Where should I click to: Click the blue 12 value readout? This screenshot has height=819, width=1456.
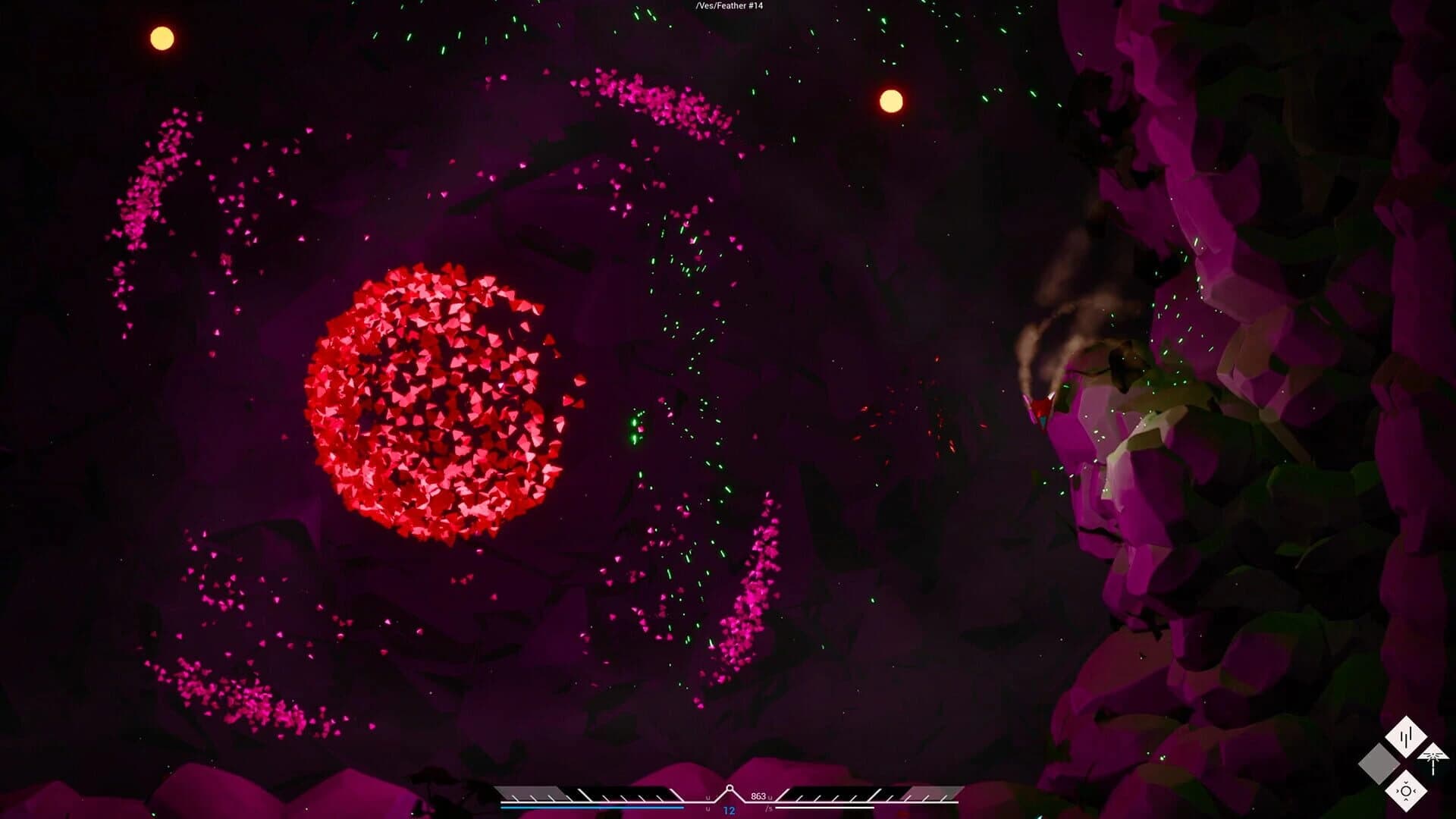[728, 810]
